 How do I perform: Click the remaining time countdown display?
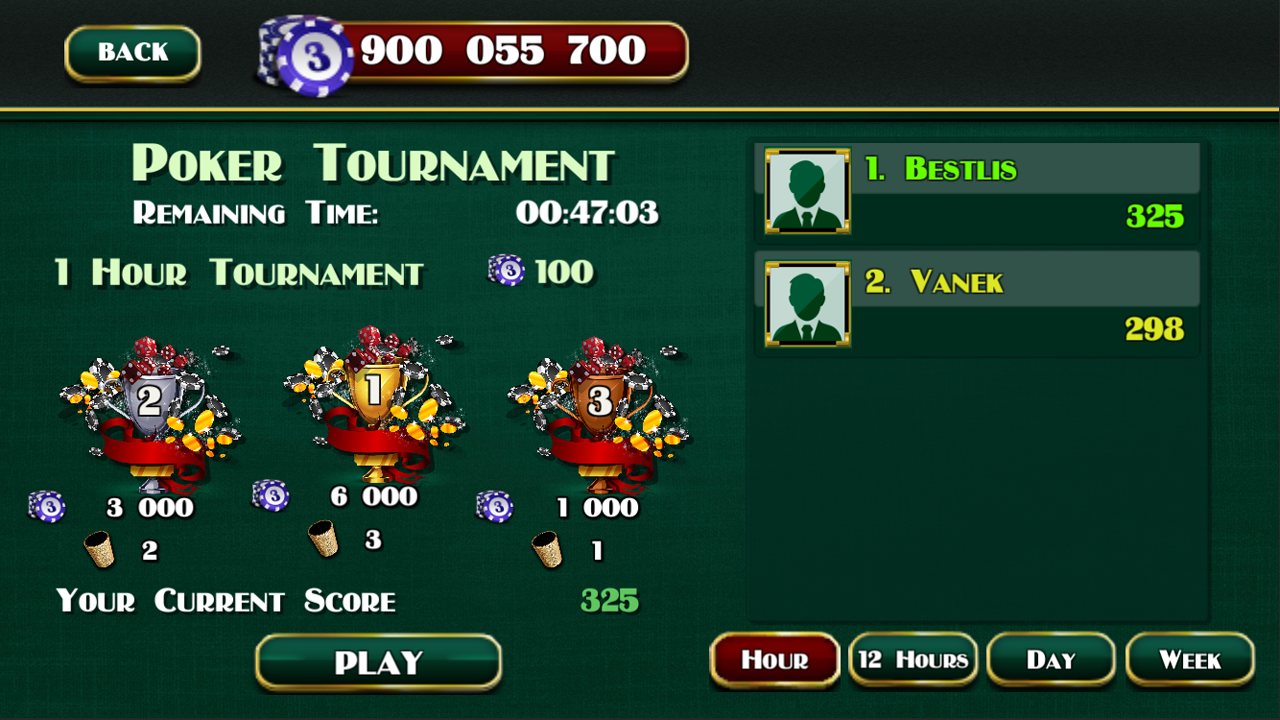pyautogui.click(x=586, y=212)
